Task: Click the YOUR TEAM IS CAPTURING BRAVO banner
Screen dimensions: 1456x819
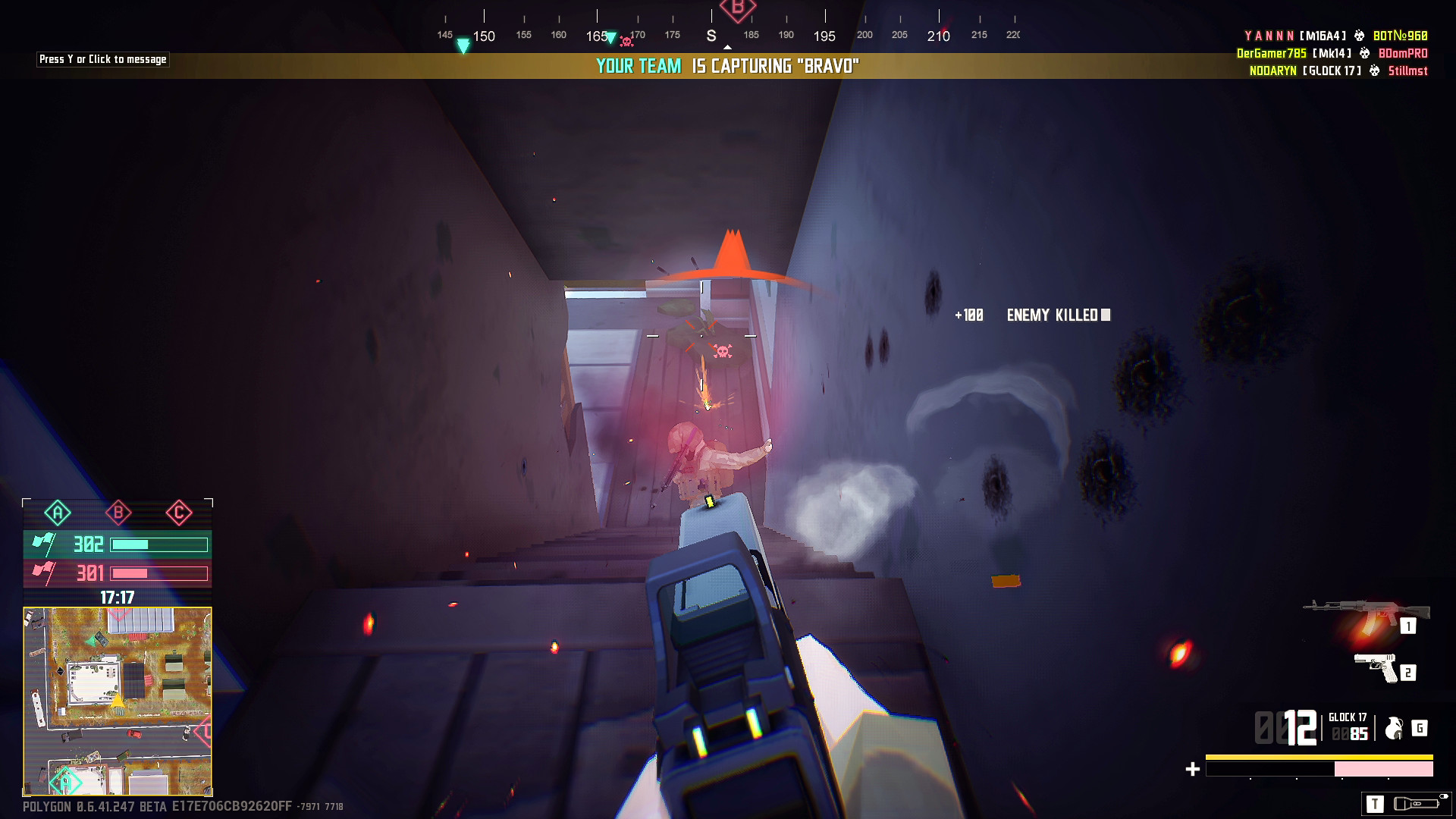Action: coord(726,66)
